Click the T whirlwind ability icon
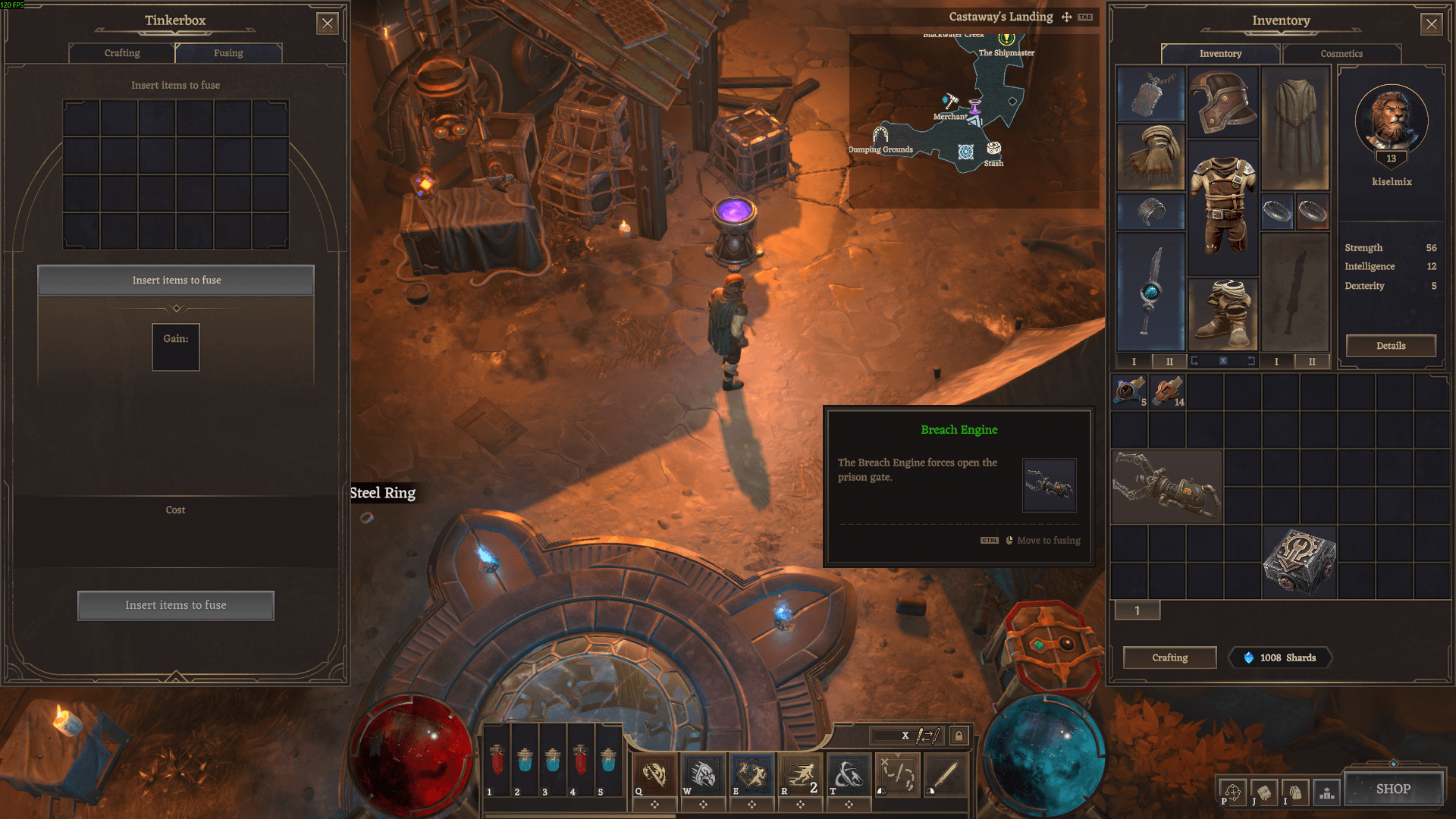 point(848,775)
